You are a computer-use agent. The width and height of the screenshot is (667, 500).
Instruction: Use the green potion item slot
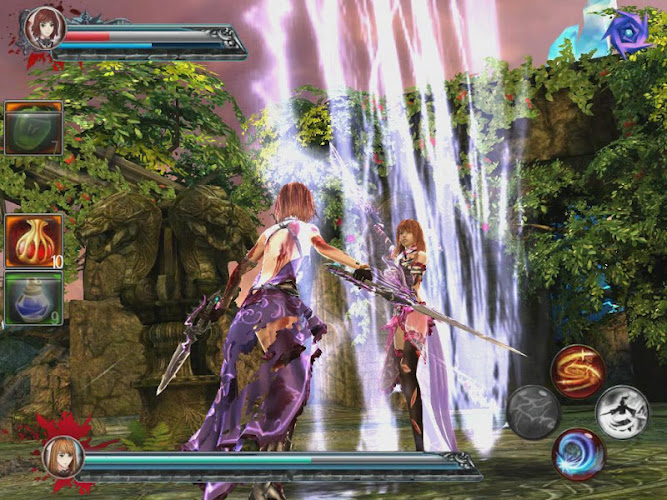[x=34, y=128]
